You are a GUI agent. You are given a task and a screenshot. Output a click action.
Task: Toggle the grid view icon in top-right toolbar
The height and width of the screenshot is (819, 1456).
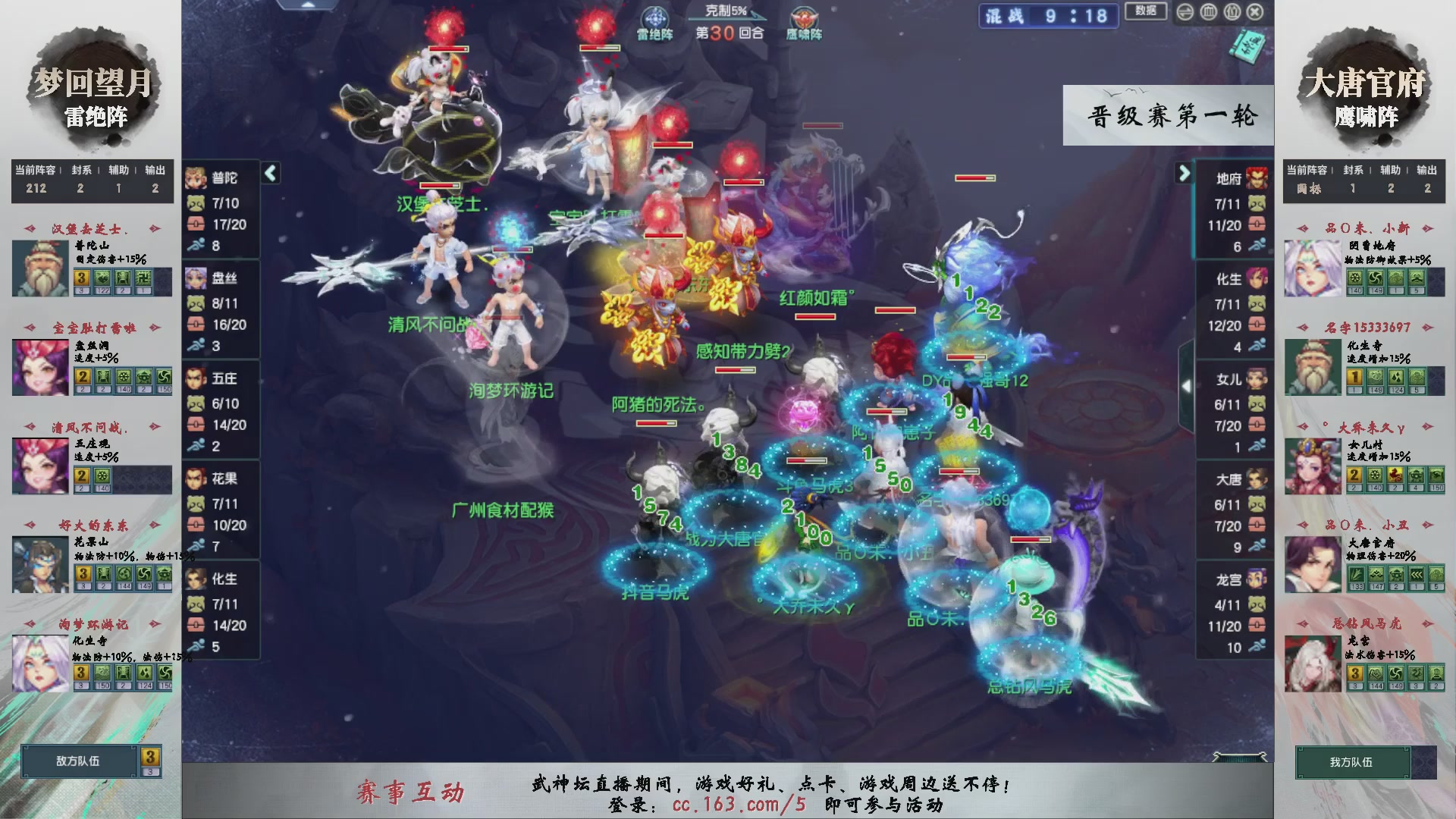(1210, 13)
